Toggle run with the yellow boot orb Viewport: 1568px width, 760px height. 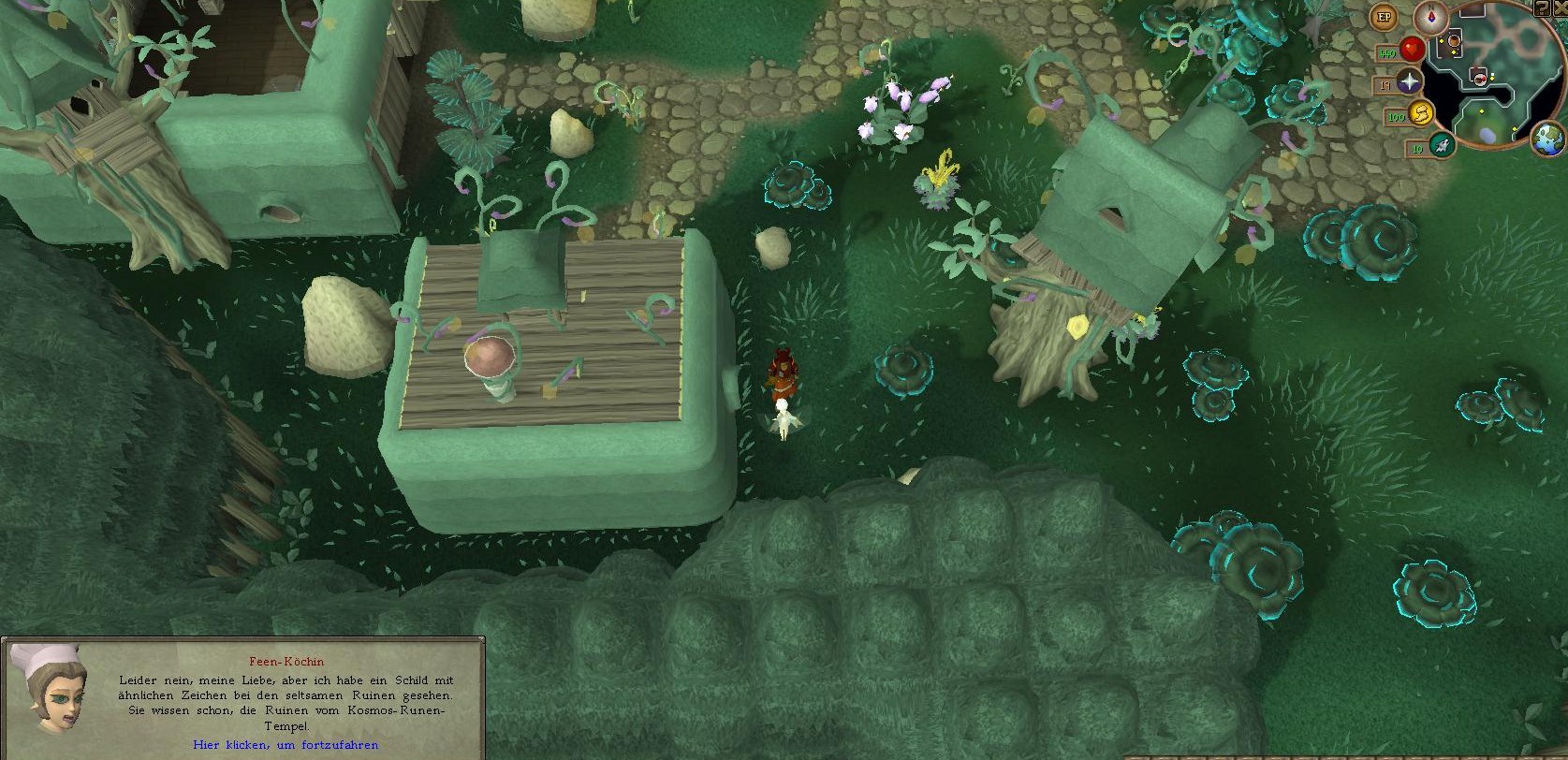click(x=1421, y=113)
